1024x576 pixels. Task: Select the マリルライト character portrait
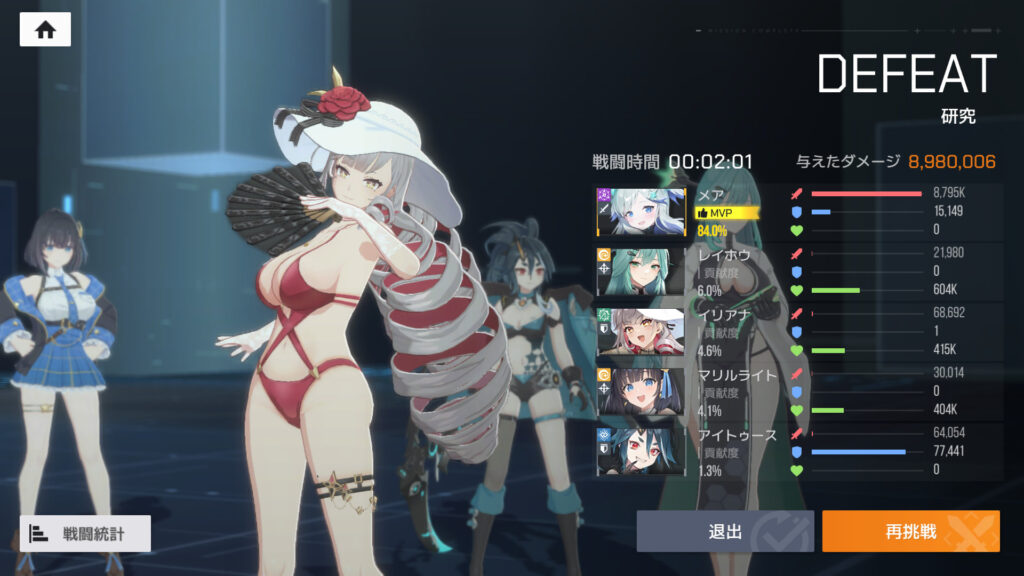(x=642, y=391)
